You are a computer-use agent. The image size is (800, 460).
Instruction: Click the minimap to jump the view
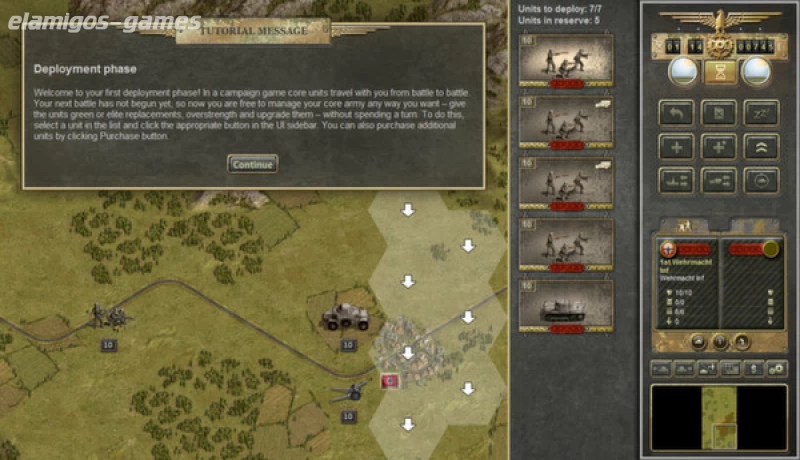tap(718, 416)
